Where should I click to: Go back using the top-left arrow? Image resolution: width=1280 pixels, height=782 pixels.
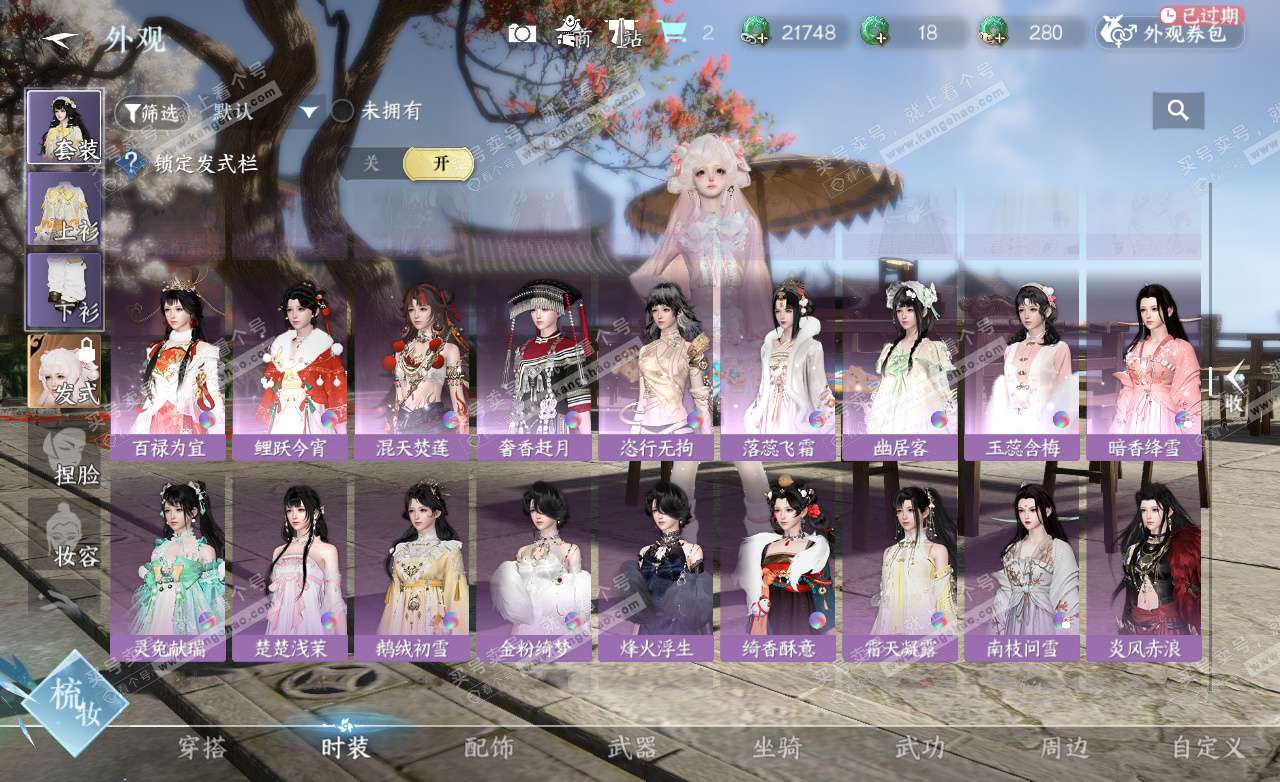tap(60, 39)
